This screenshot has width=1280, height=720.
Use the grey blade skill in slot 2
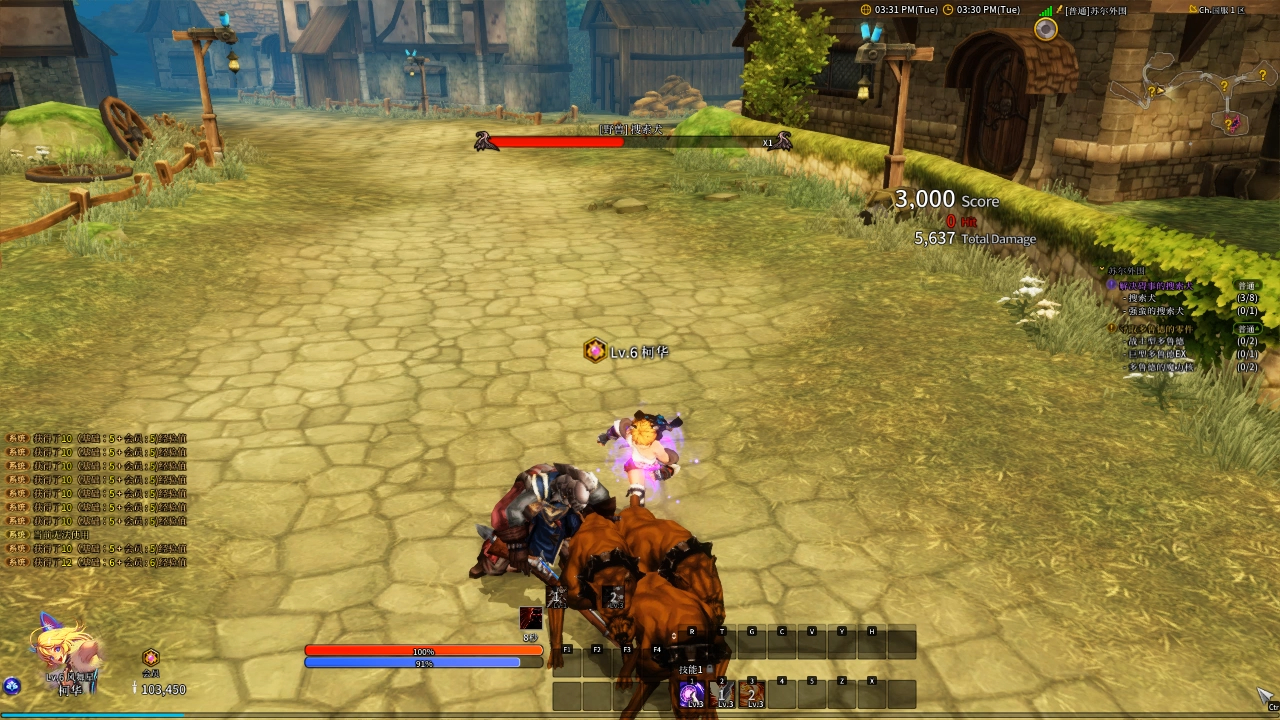tap(722, 694)
